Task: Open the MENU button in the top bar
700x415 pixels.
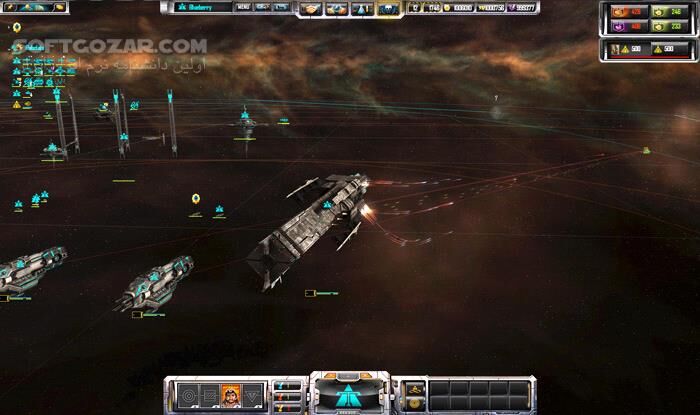Action: [x=243, y=7]
